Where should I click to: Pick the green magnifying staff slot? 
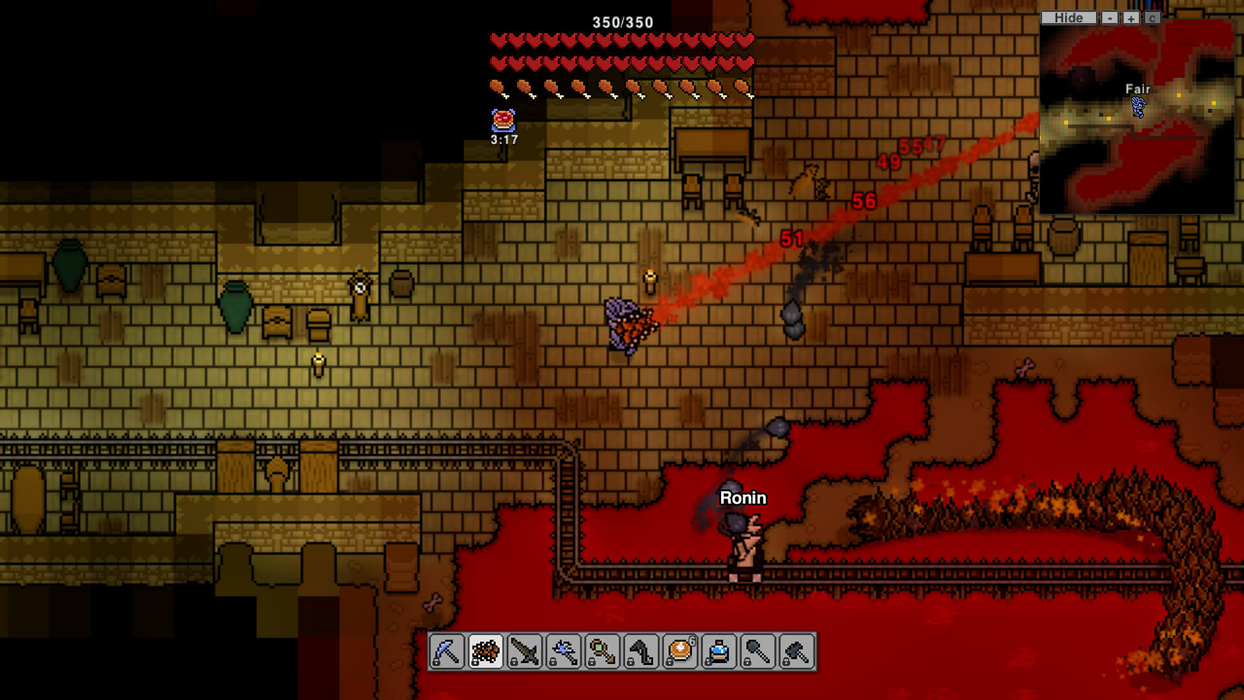coord(603,652)
